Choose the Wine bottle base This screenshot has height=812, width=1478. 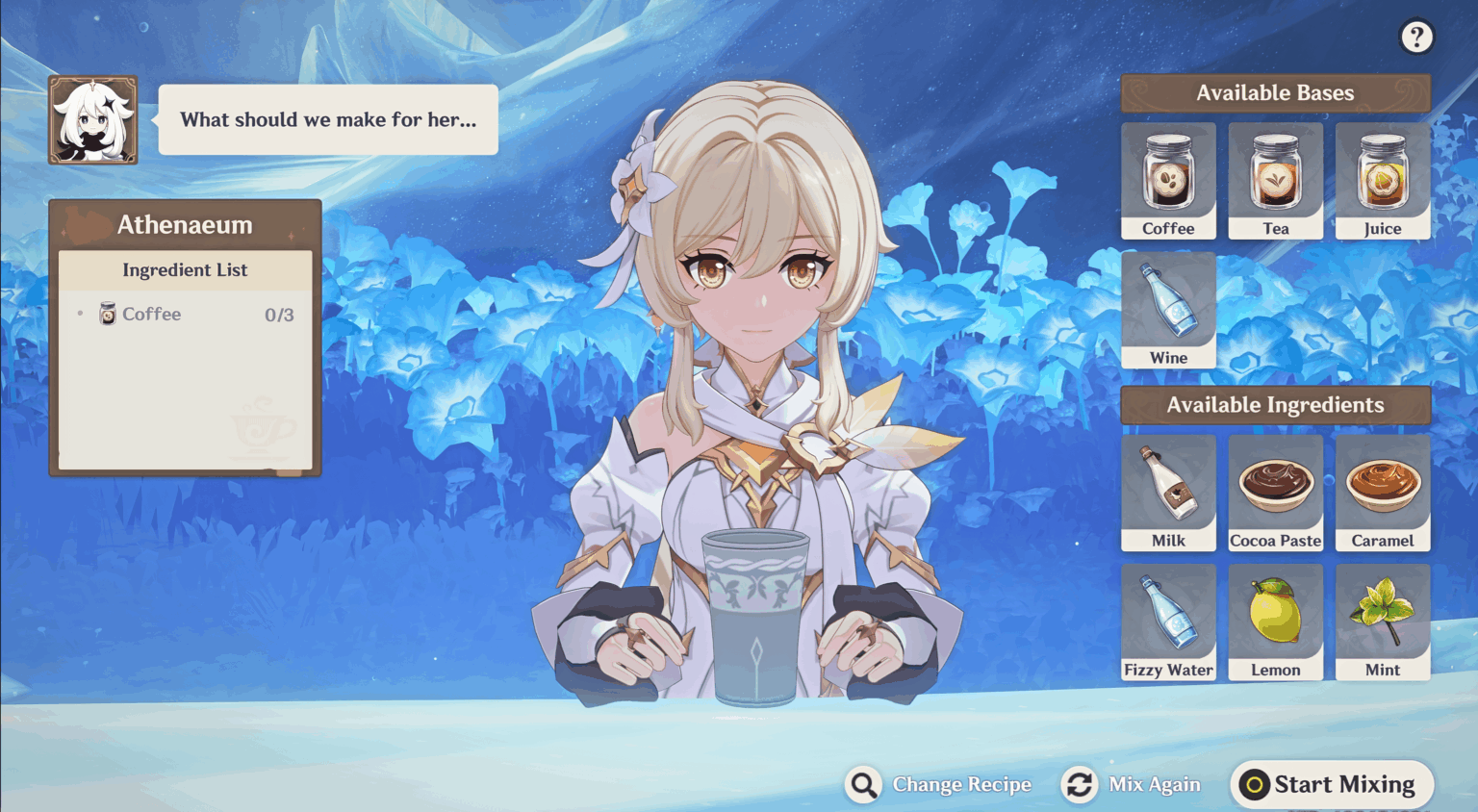pos(1167,310)
